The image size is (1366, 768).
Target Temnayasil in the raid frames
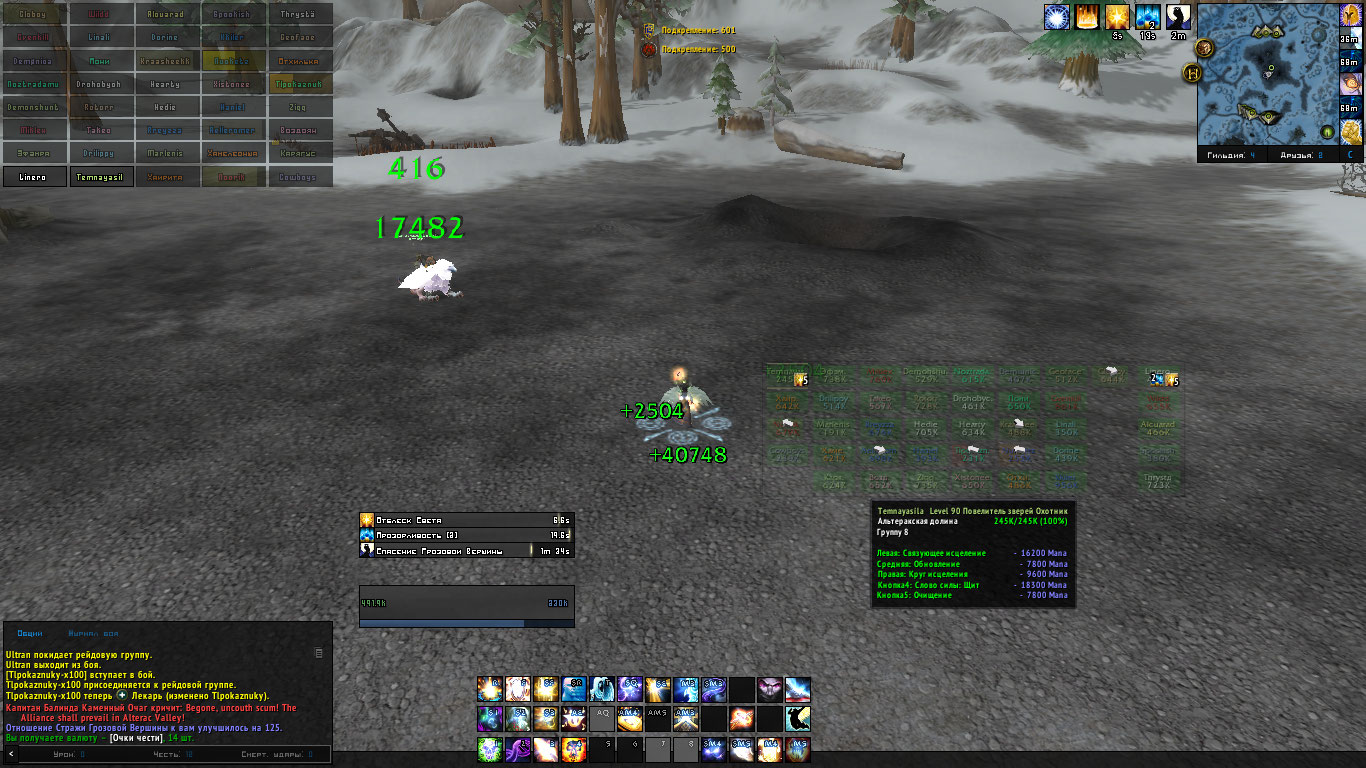100,177
